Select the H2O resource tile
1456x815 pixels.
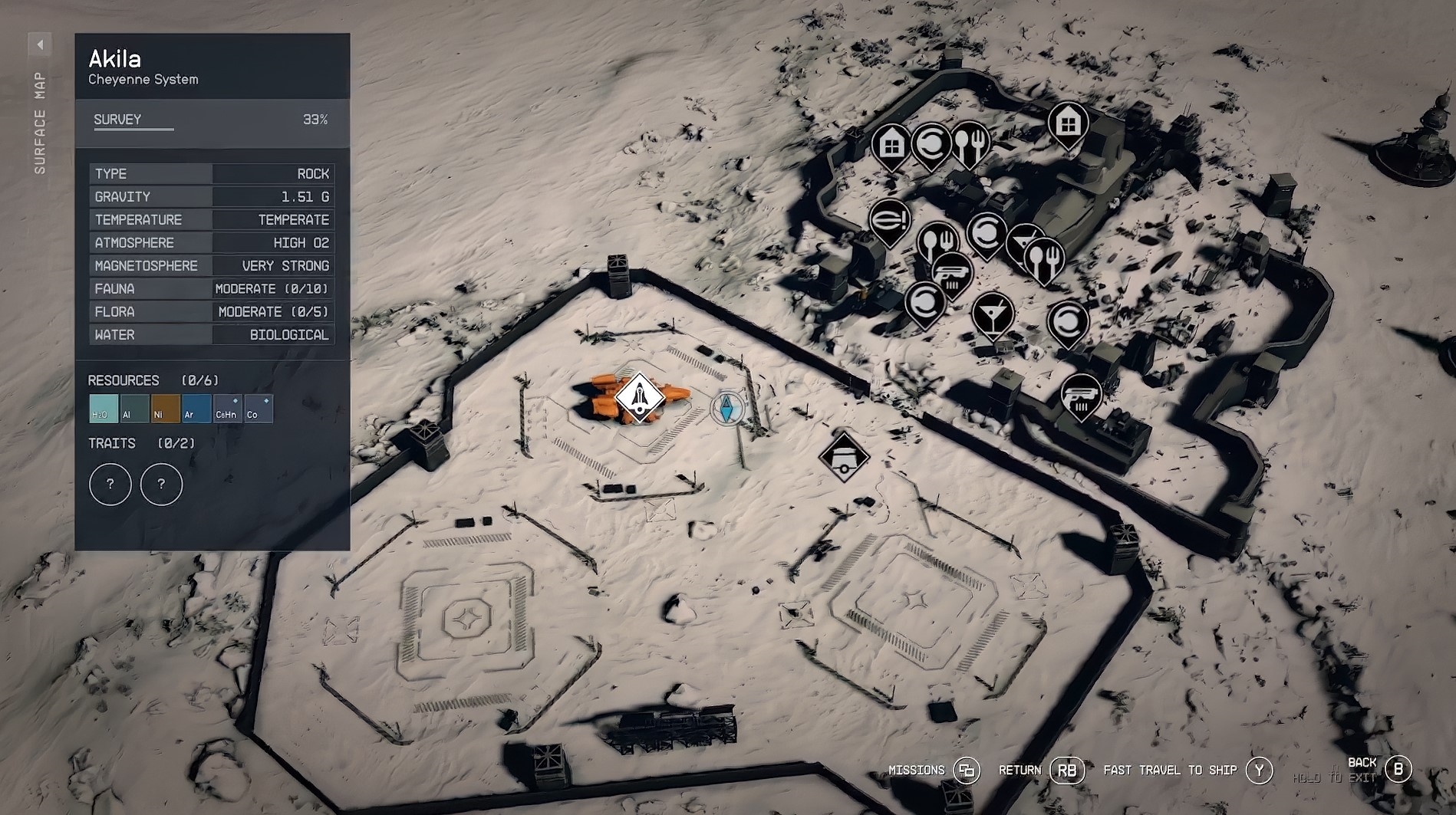click(104, 409)
